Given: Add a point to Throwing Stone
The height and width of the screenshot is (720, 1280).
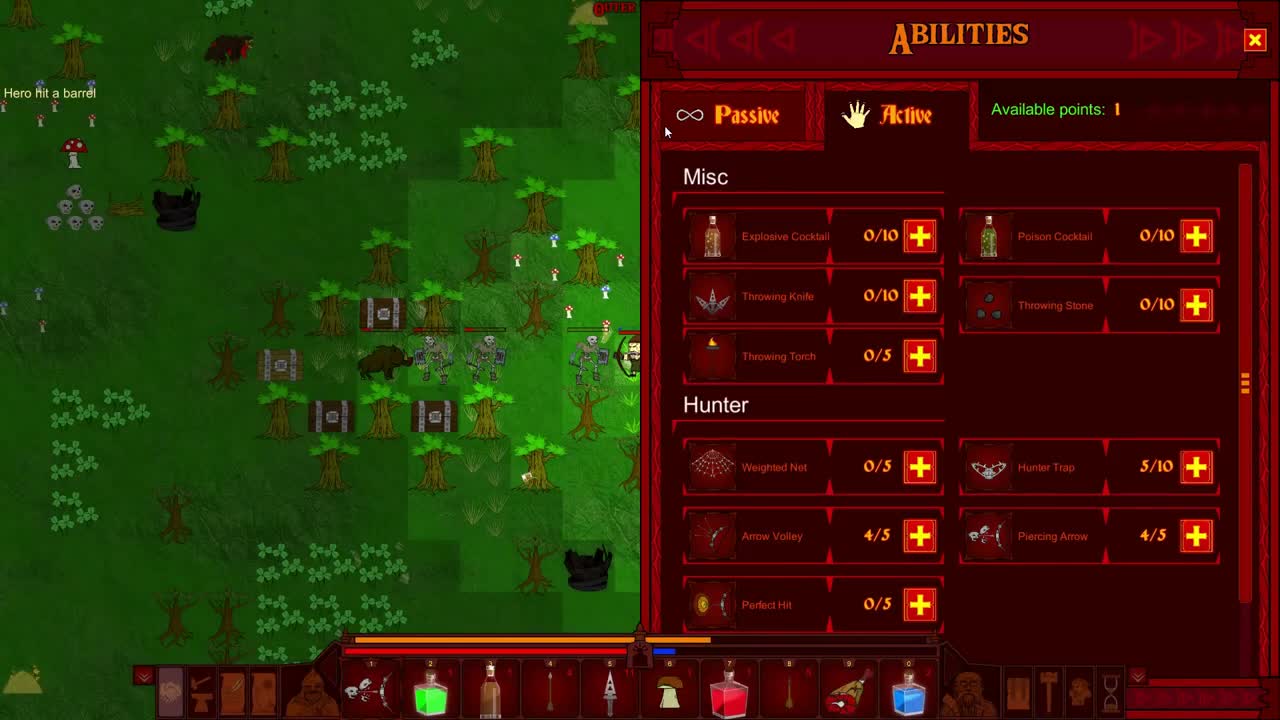Looking at the screenshot, I should [1196, 306].
